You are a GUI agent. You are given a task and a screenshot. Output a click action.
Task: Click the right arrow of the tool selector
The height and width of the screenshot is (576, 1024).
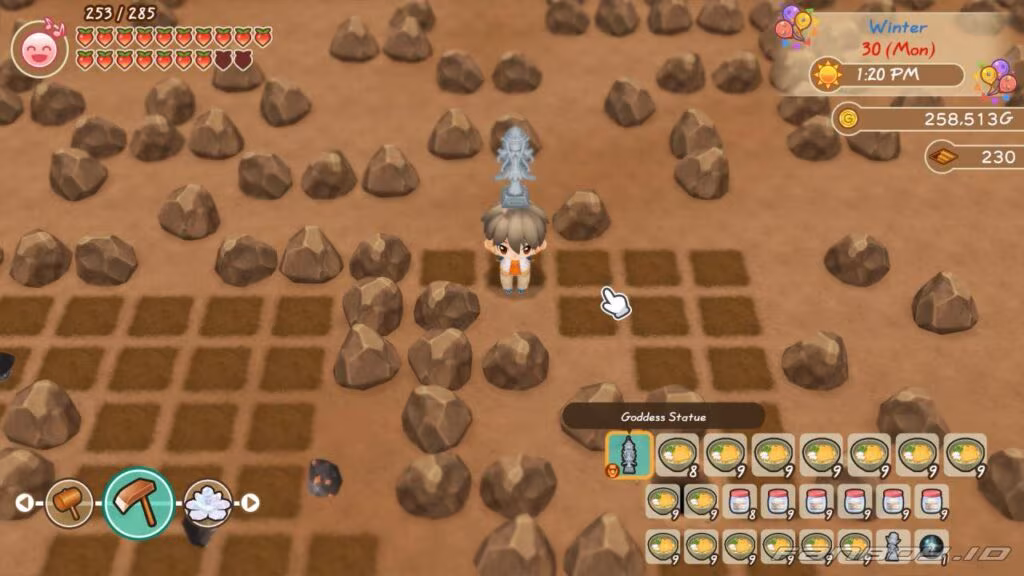click(x=250, y=502)
